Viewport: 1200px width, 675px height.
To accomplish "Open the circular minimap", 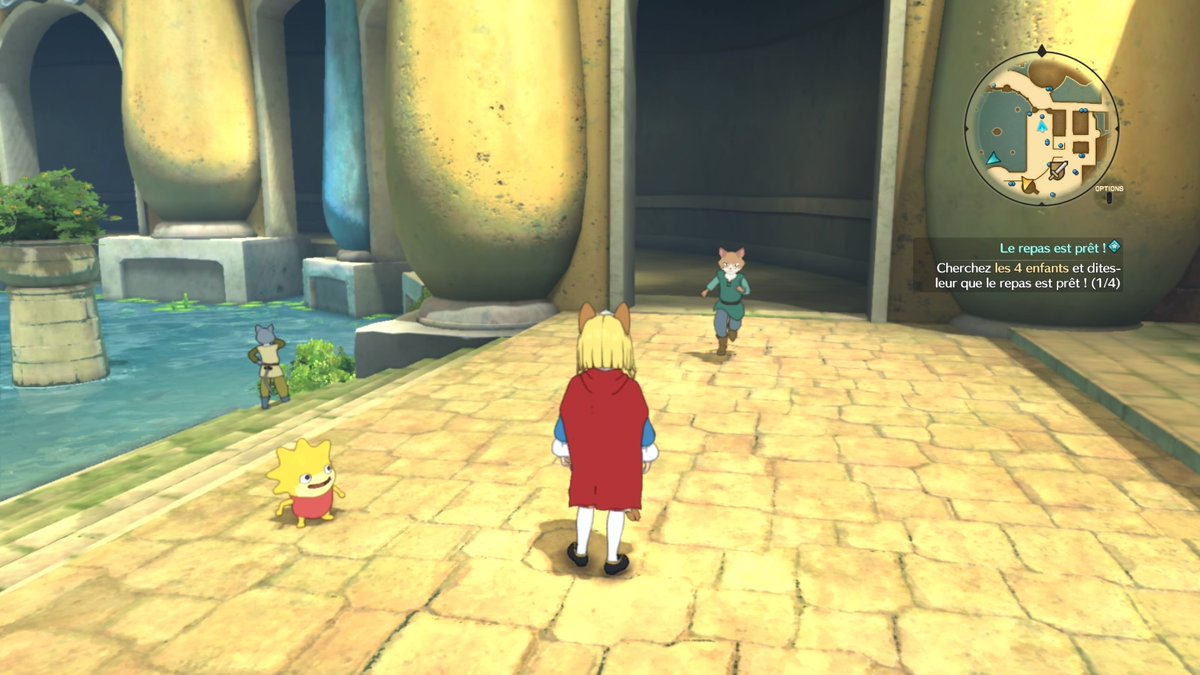I will pyautogui.click(x=1041, y=128).
